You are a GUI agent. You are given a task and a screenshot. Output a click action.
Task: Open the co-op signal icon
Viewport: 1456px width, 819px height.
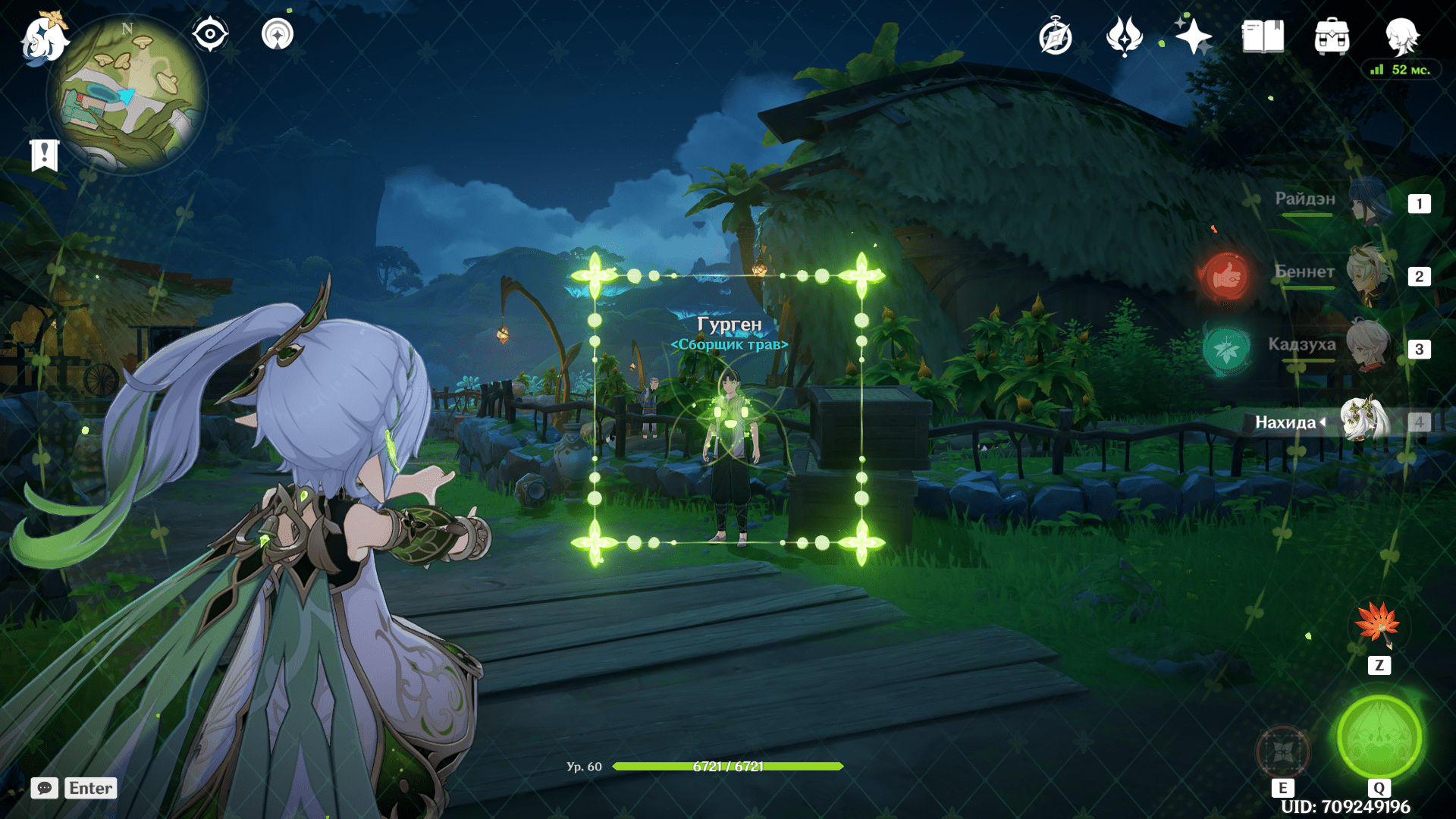277,34
